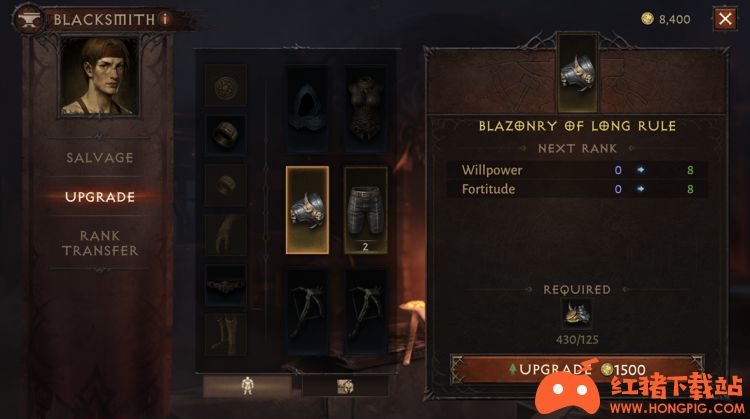Screen dimensions: 750x419
Task: Show Blacksmith info via the i icon
Action: click(x=164, y=18)
